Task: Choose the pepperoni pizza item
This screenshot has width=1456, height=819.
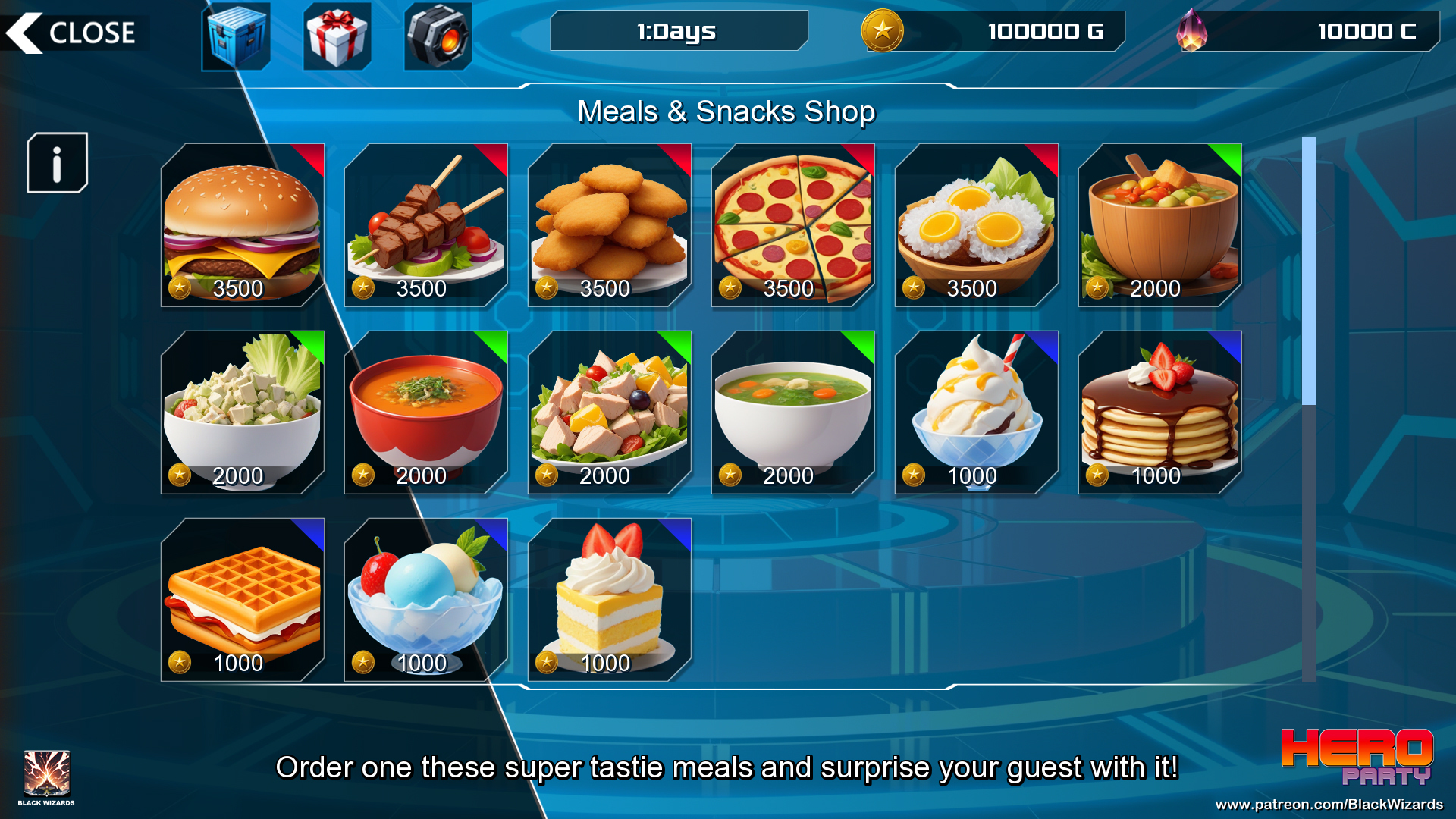Action: (x=793, y=225)
